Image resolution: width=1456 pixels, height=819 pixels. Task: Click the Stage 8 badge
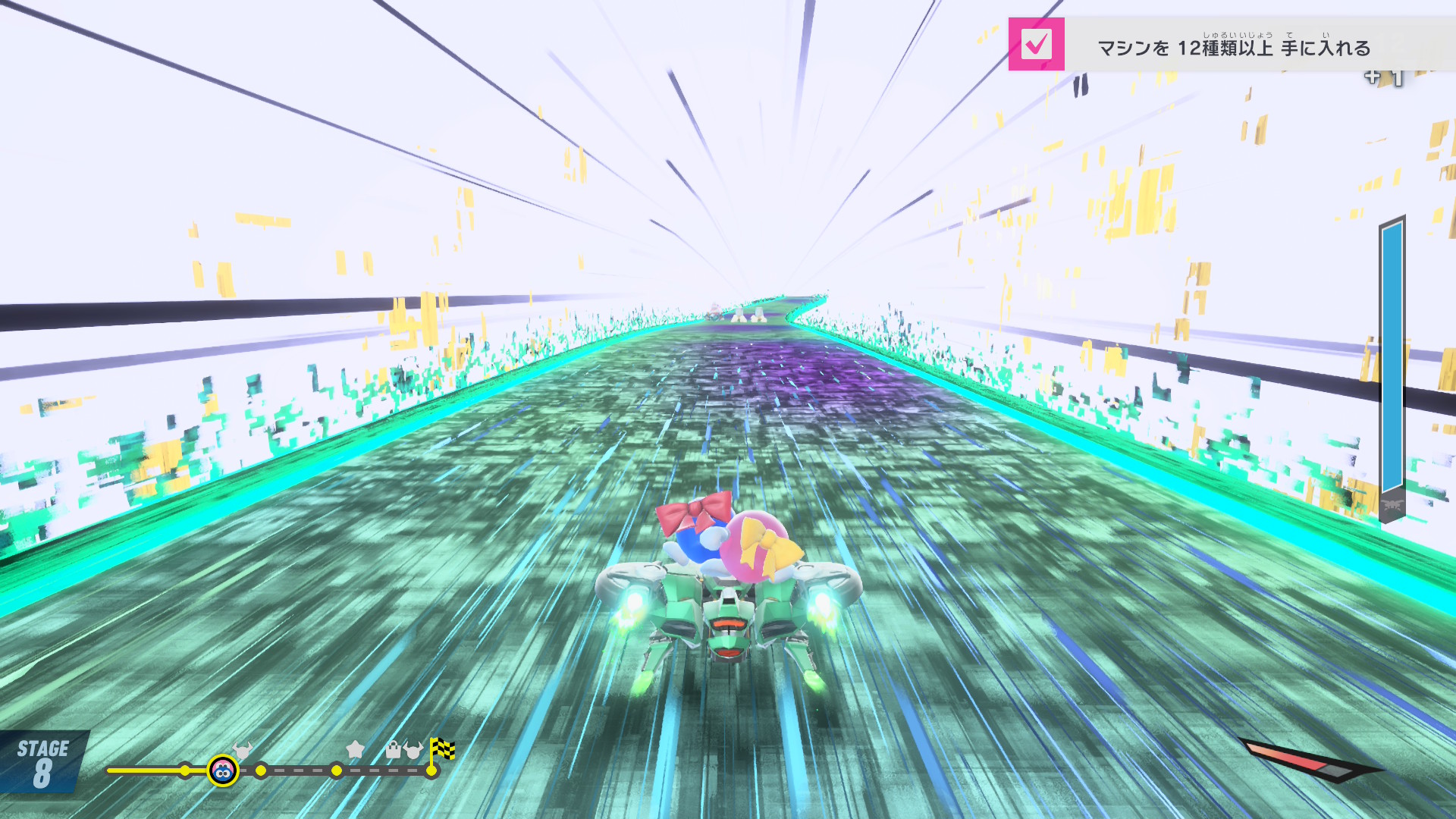click(43, 762)
